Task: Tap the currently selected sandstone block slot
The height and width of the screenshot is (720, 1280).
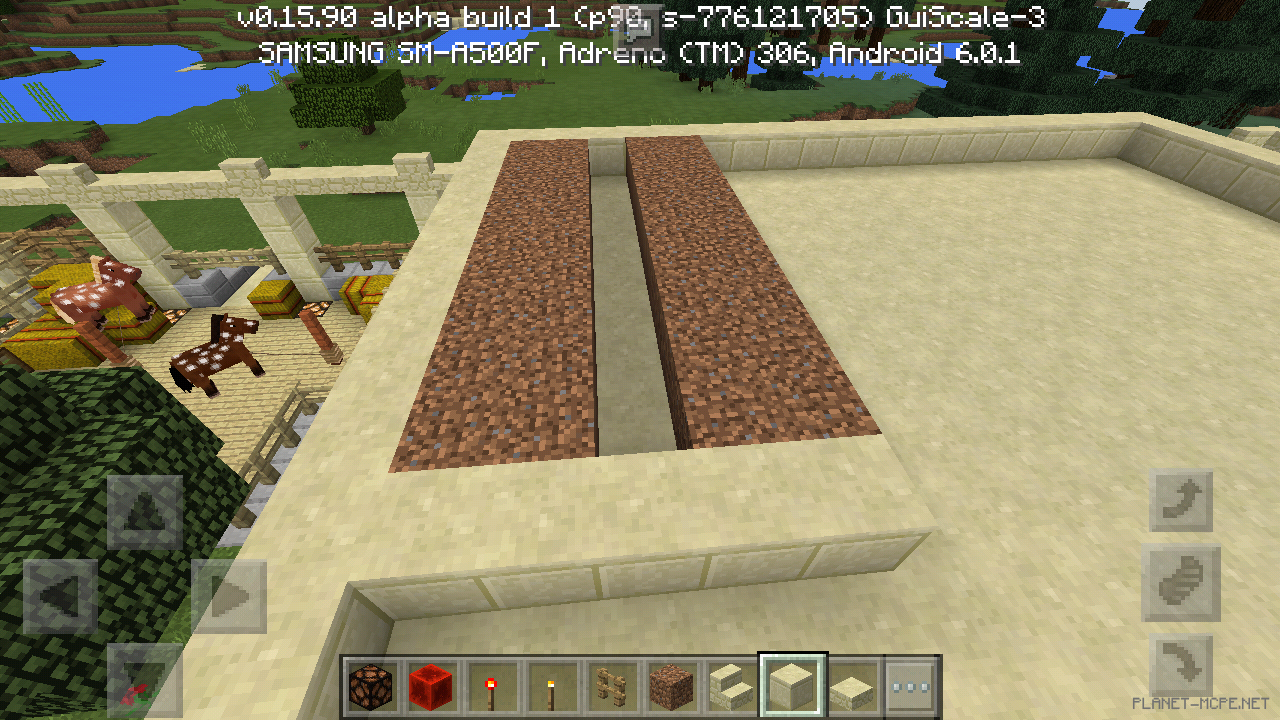Action: pos(792,686)
